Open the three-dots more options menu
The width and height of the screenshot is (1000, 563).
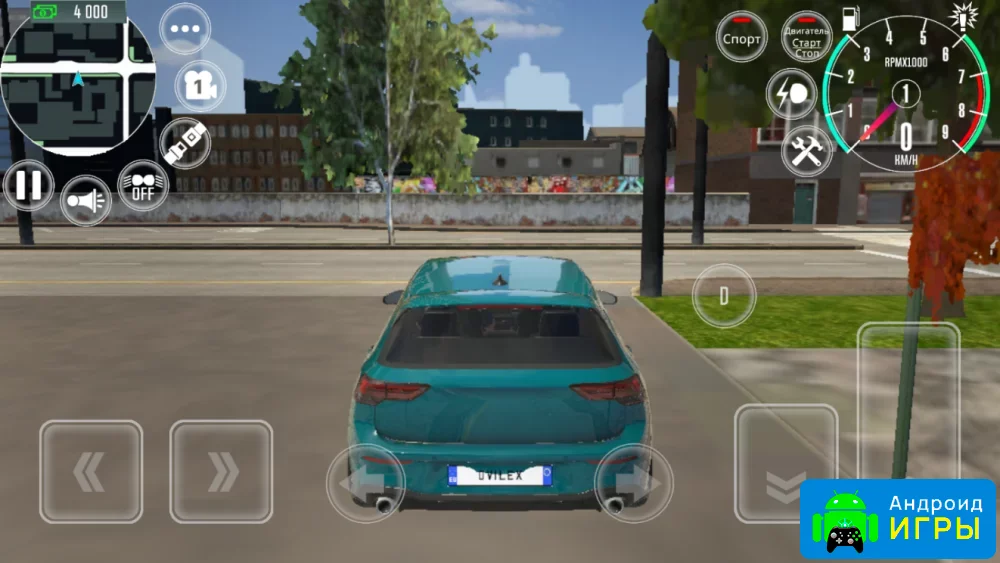[185, 29]
